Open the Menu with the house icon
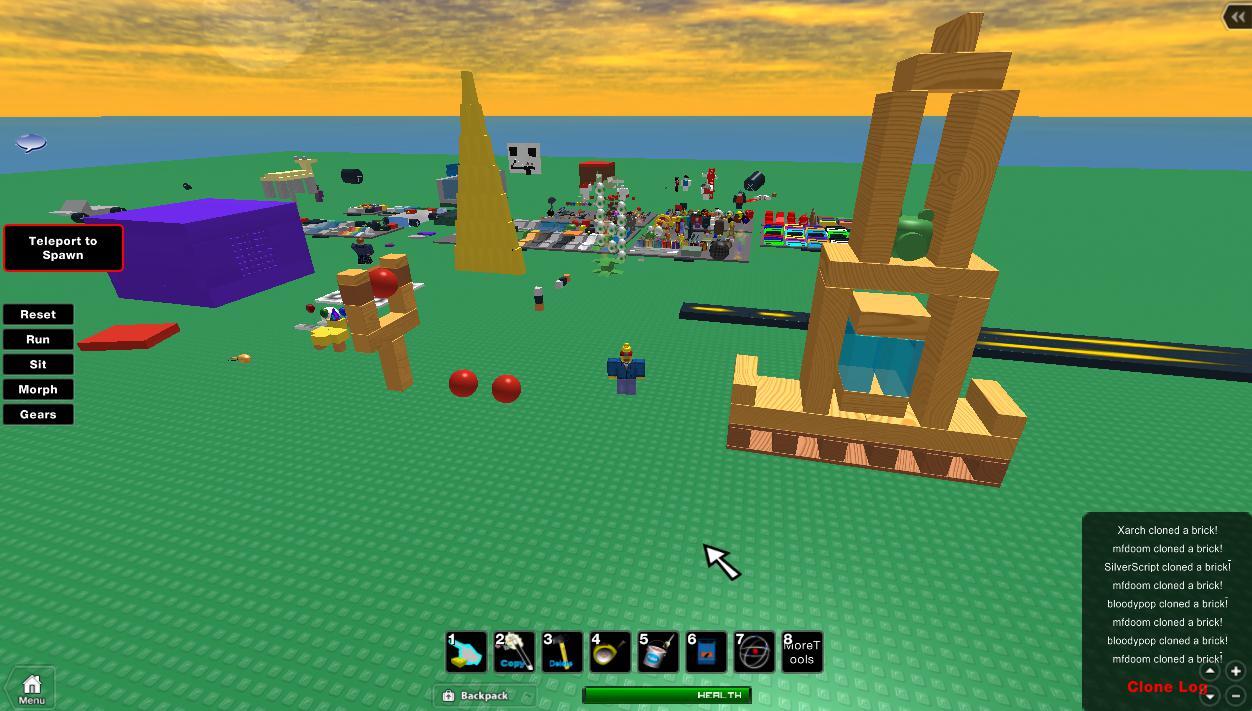Screen dimensions: 1252x711 (31, 688)
